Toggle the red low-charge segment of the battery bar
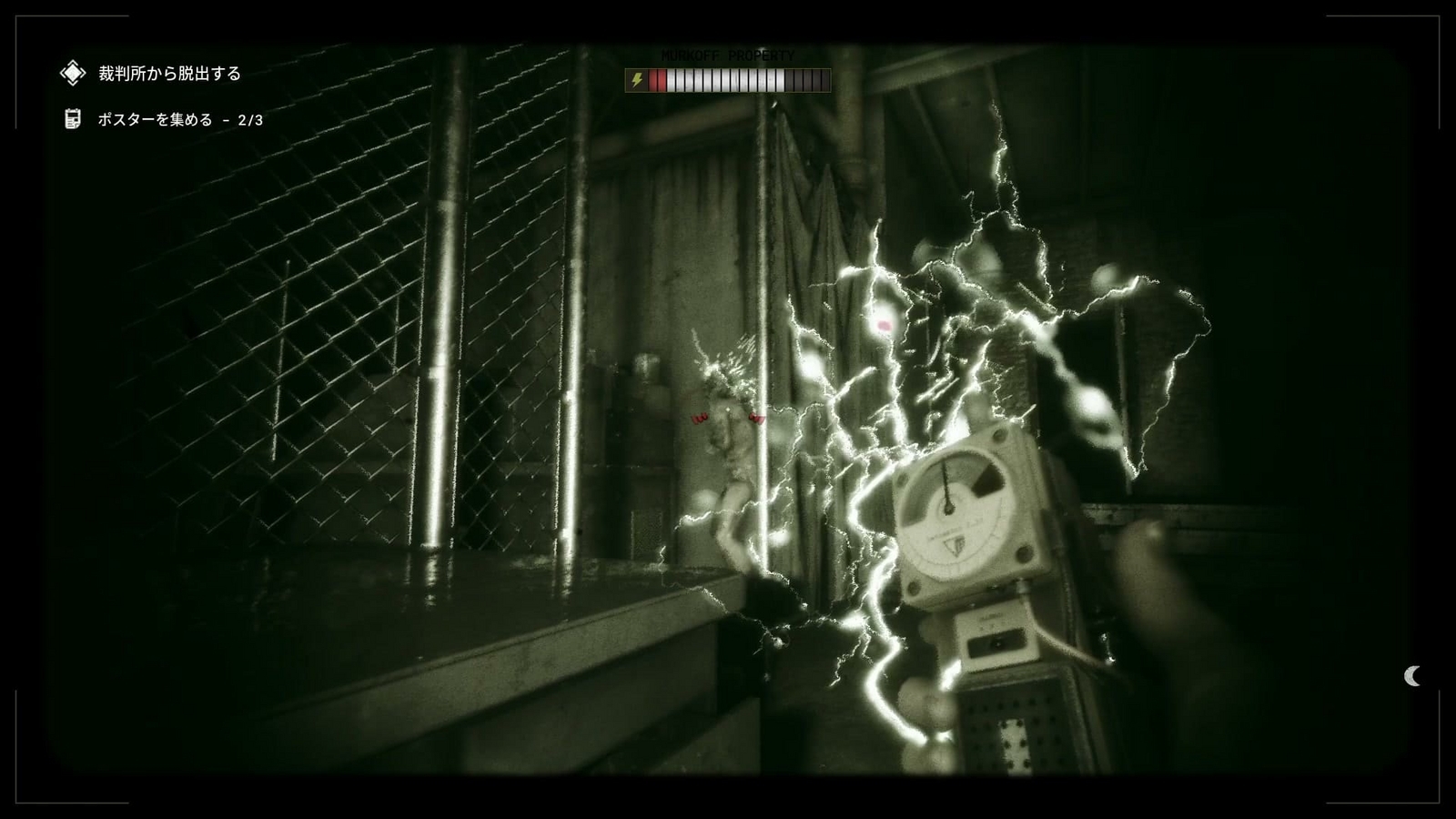1456x819 pixels. click(x=656, y=80)
